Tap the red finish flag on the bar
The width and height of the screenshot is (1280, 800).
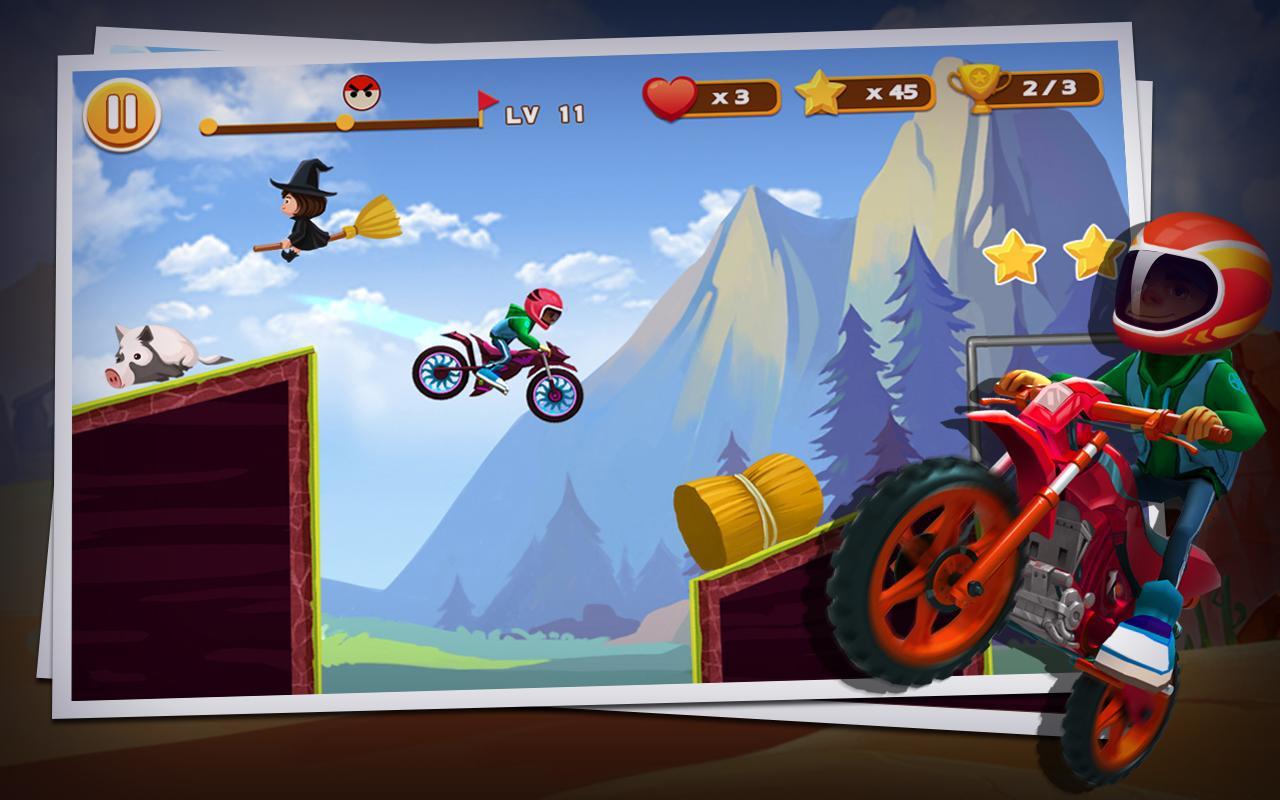click(x=485, y=100)
